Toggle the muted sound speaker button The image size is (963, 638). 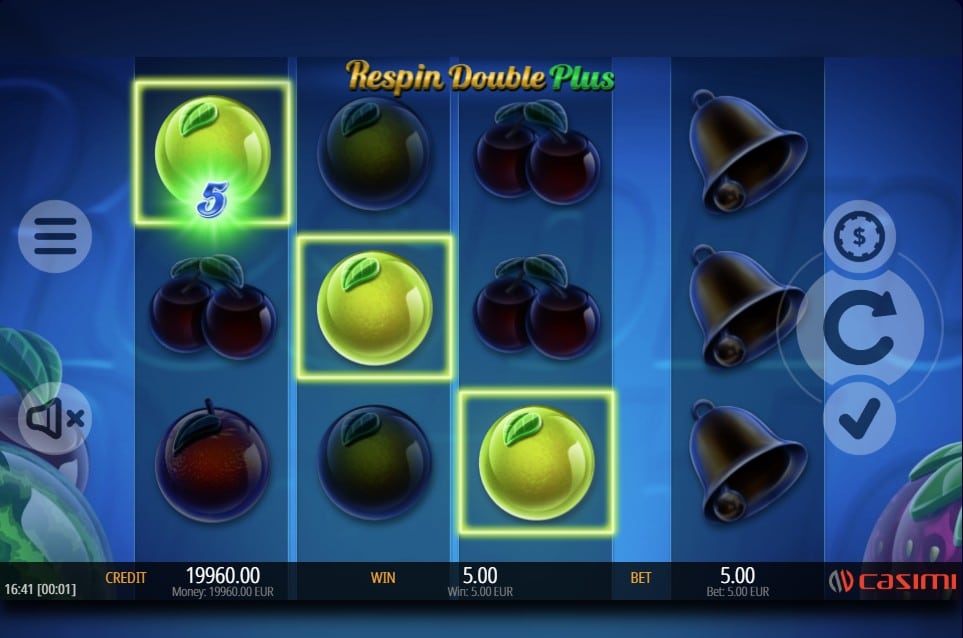click(x=55, y=418)
